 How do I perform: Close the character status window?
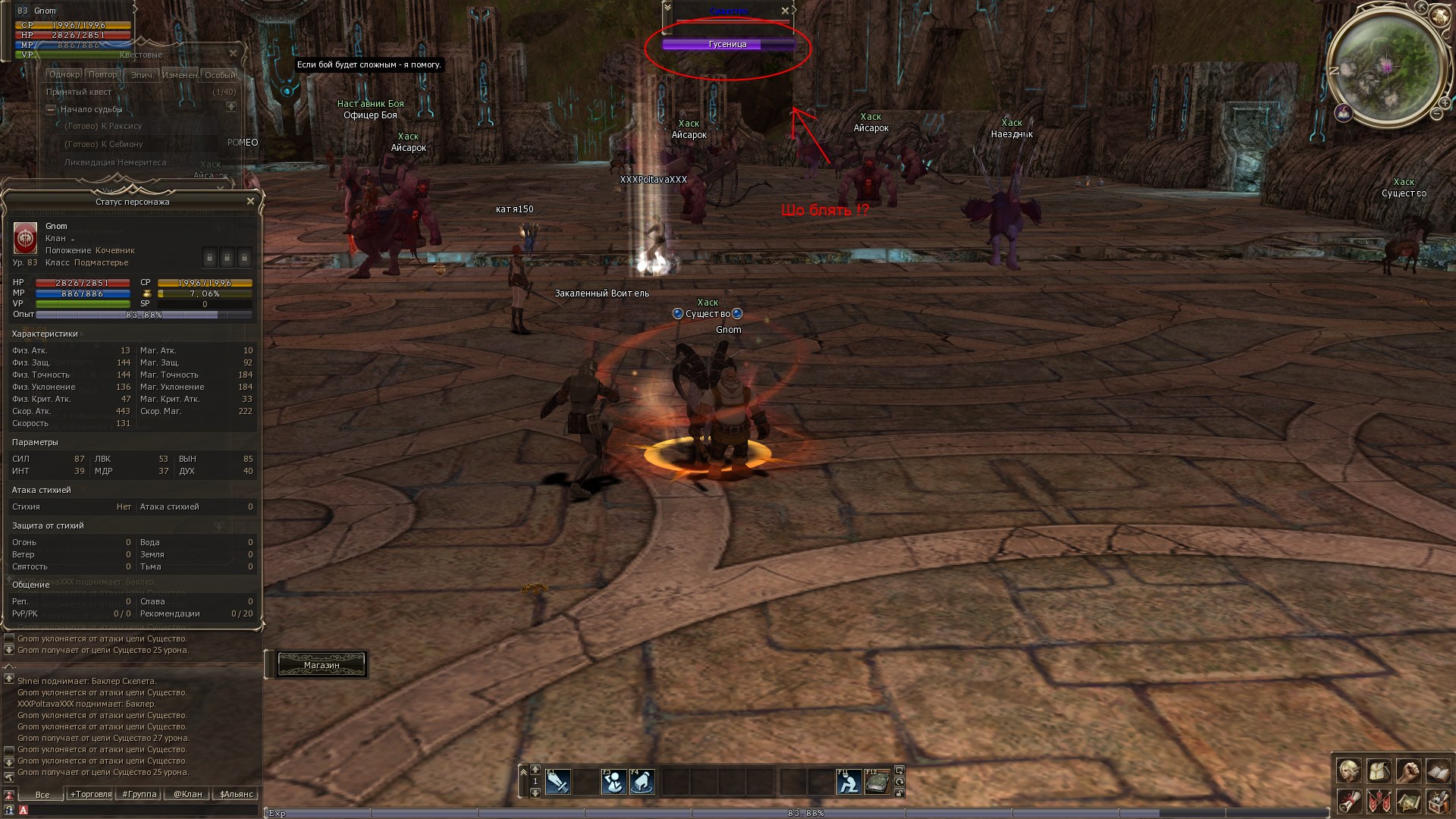point(250,202)
